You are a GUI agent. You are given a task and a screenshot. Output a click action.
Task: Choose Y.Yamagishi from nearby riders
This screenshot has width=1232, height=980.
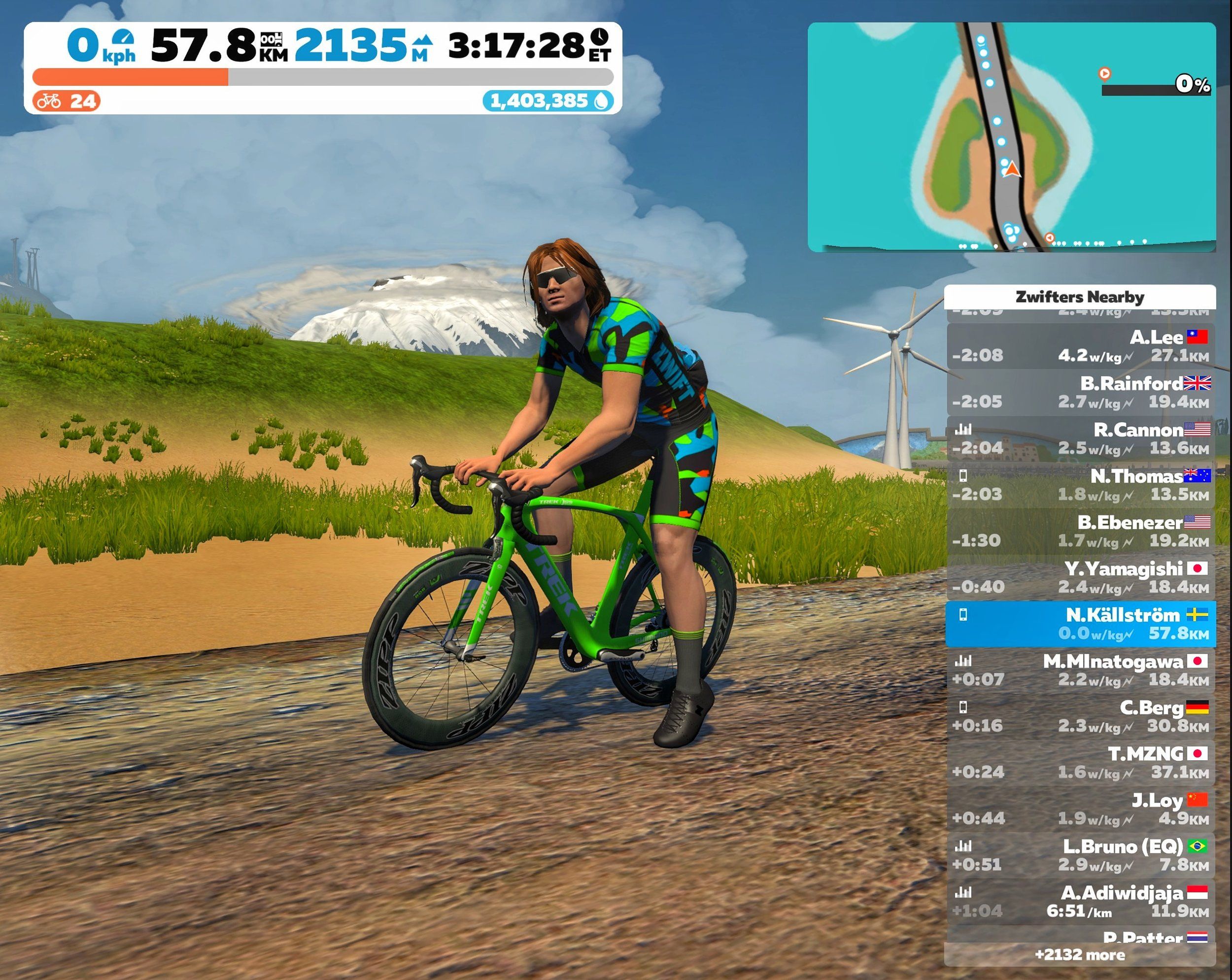(x=1079, y=578)
